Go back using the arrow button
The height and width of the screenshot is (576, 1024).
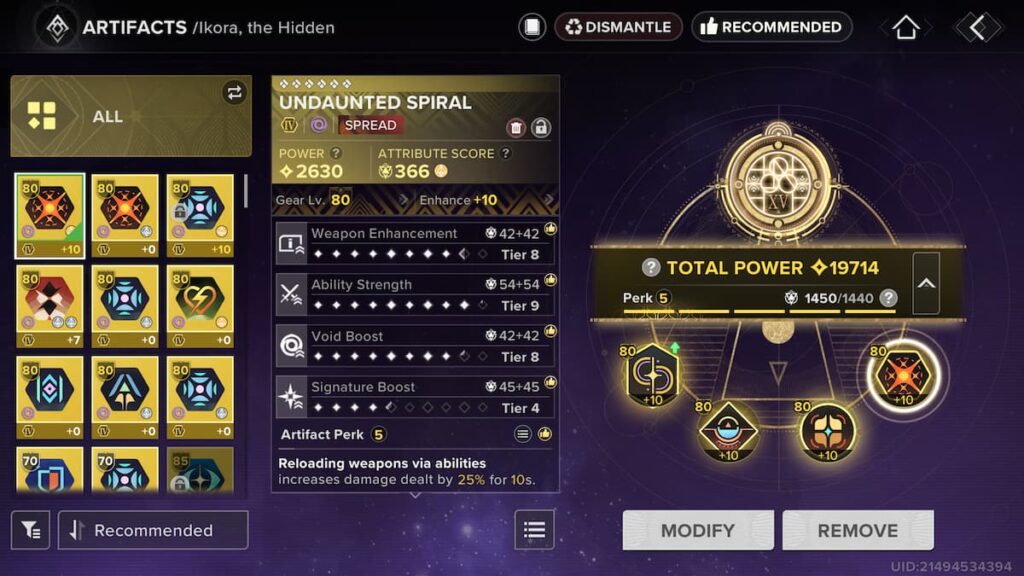[977, 27]
